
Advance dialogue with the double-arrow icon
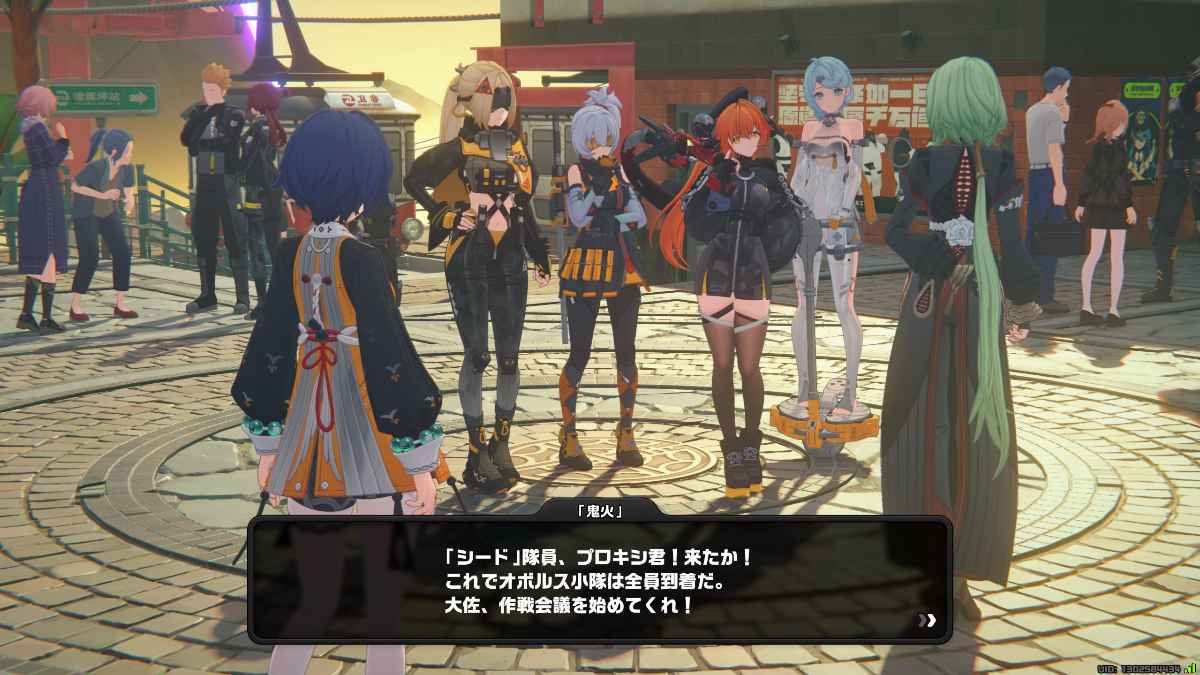coord(930,621)
